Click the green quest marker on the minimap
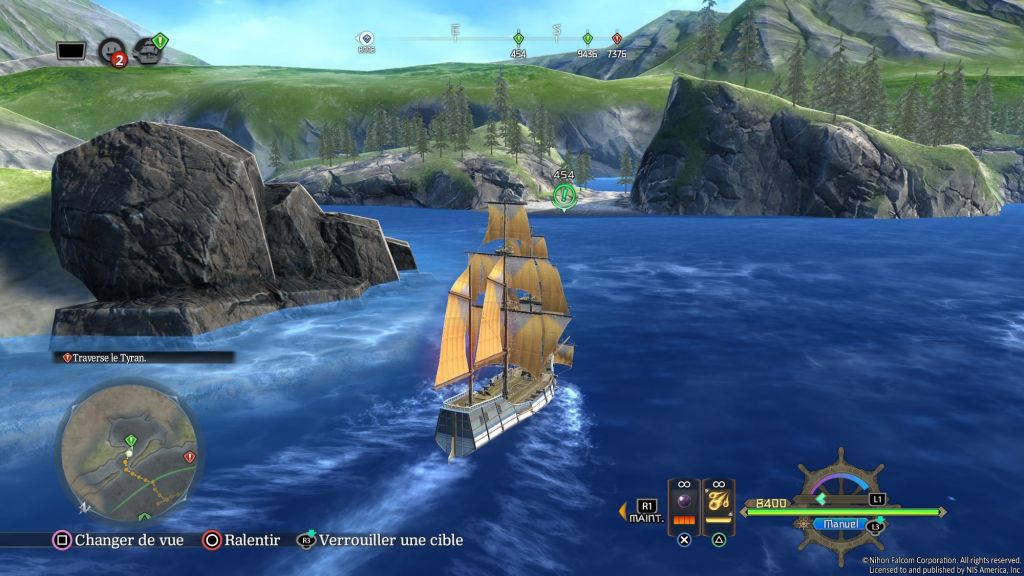The width and height of the screenshot is (1024, 576). pos(131,440)
